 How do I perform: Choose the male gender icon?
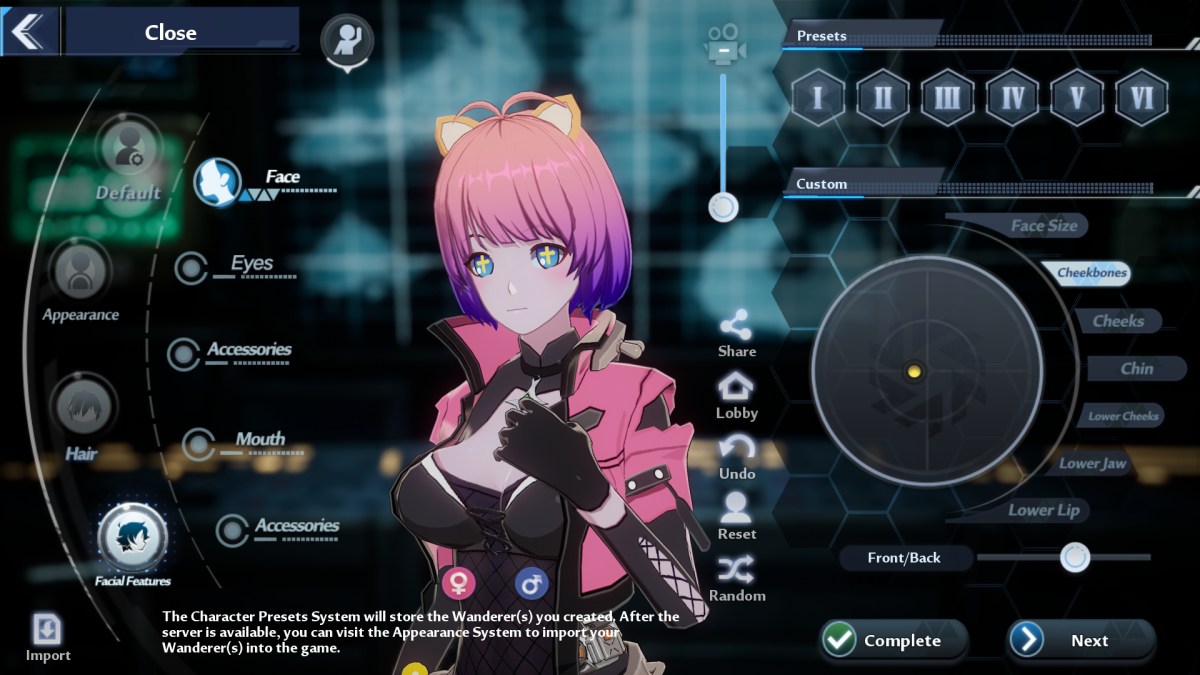(531, 582)
